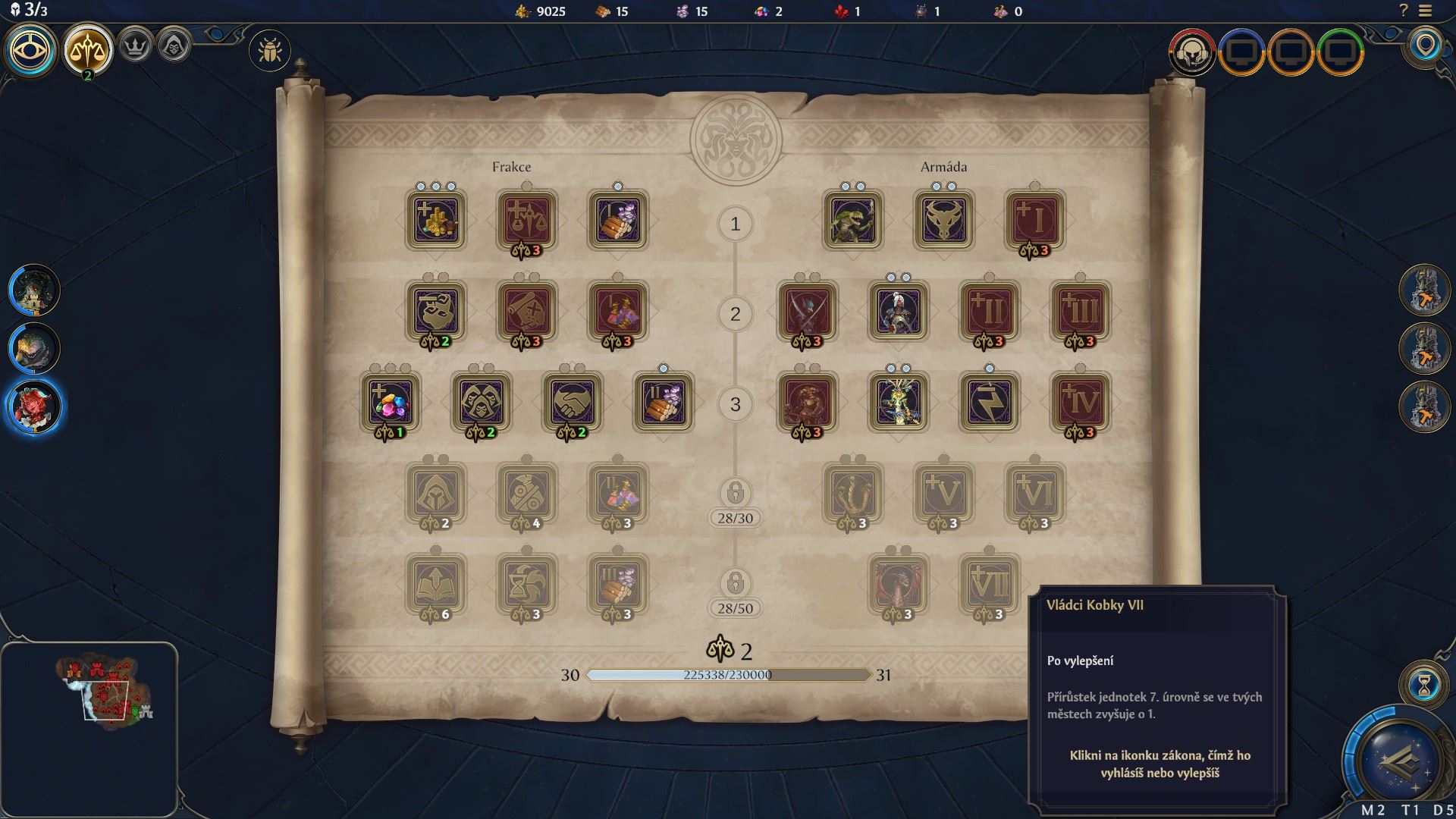Open the scales laws tab
The height and width of the screenshot is (819, 1456).
[88, 50]
